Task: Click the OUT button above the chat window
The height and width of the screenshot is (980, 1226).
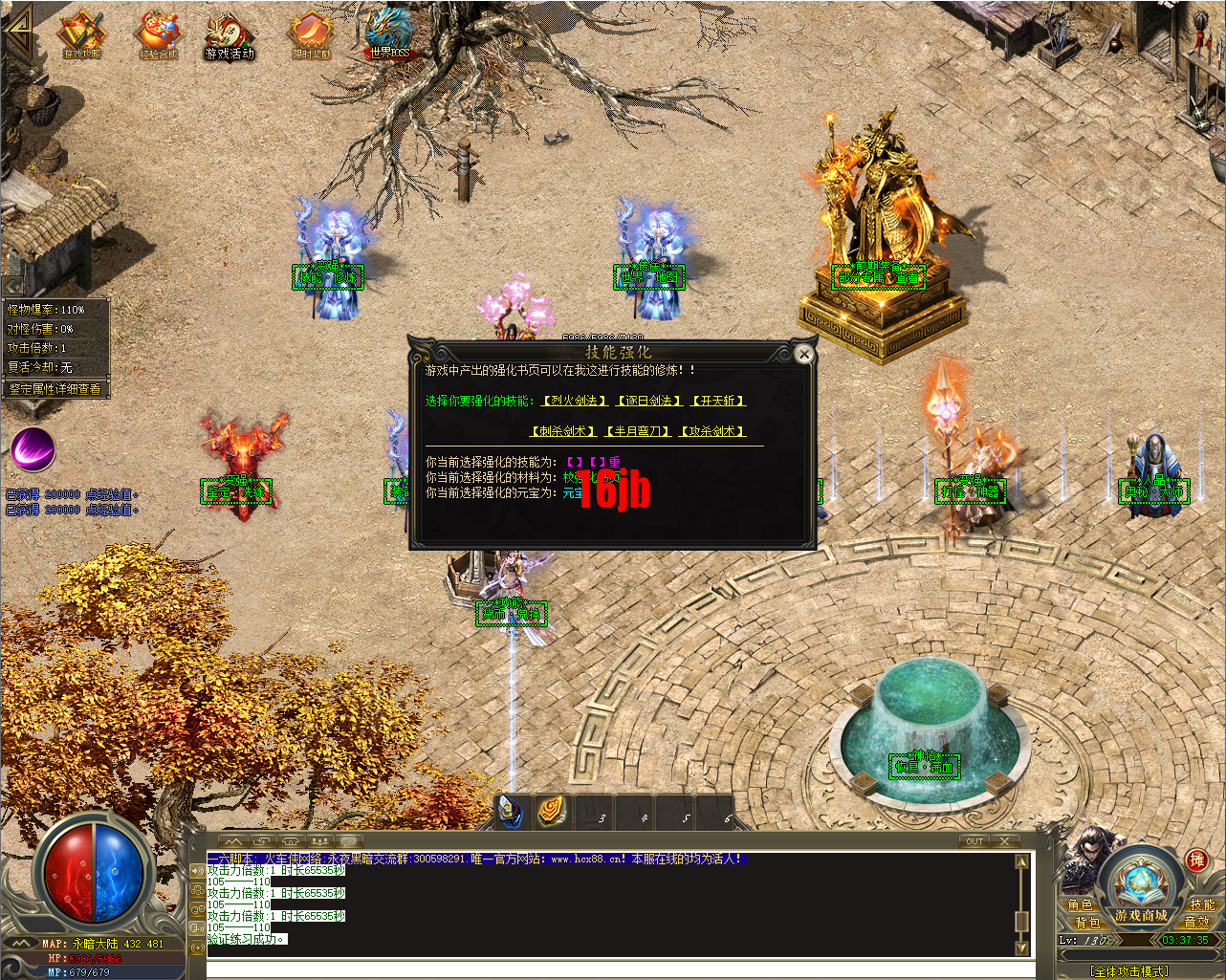Action: (974, 841)
